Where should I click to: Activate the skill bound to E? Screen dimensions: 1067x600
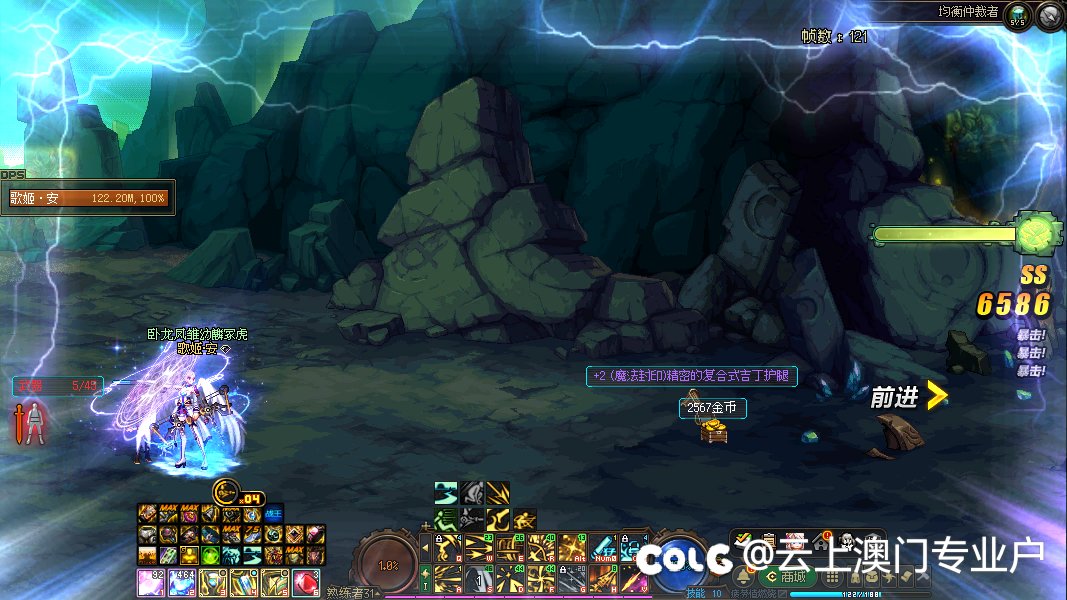tap(508, 548)
